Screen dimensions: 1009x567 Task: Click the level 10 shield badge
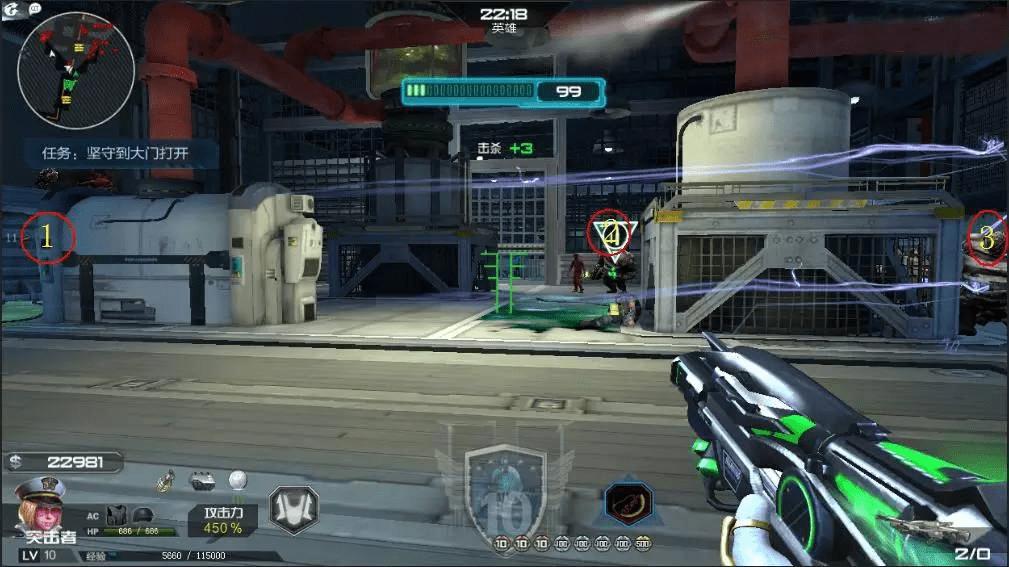pos(505,491)
